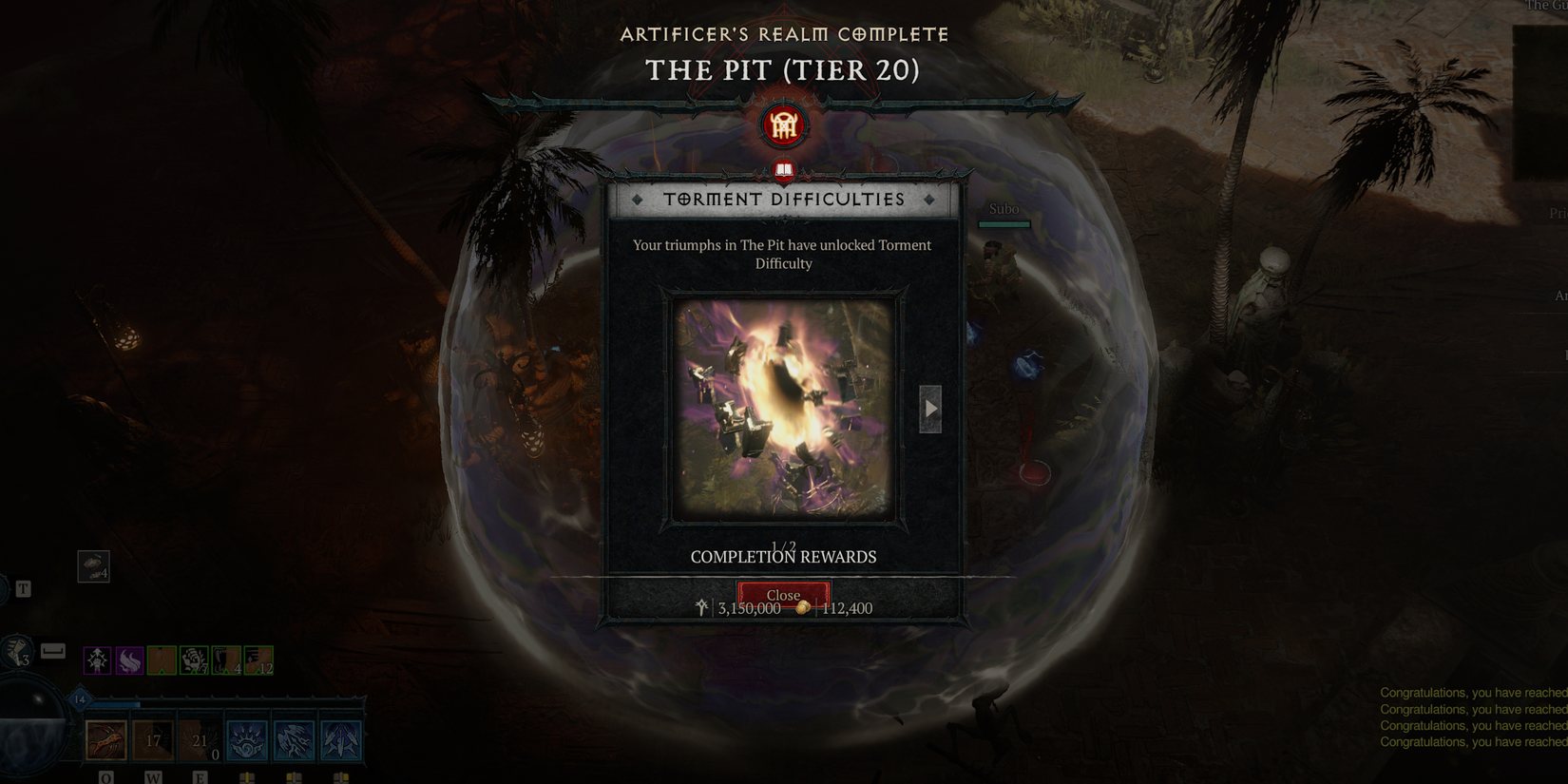Click the Torment Difficulty portal image

783,407
